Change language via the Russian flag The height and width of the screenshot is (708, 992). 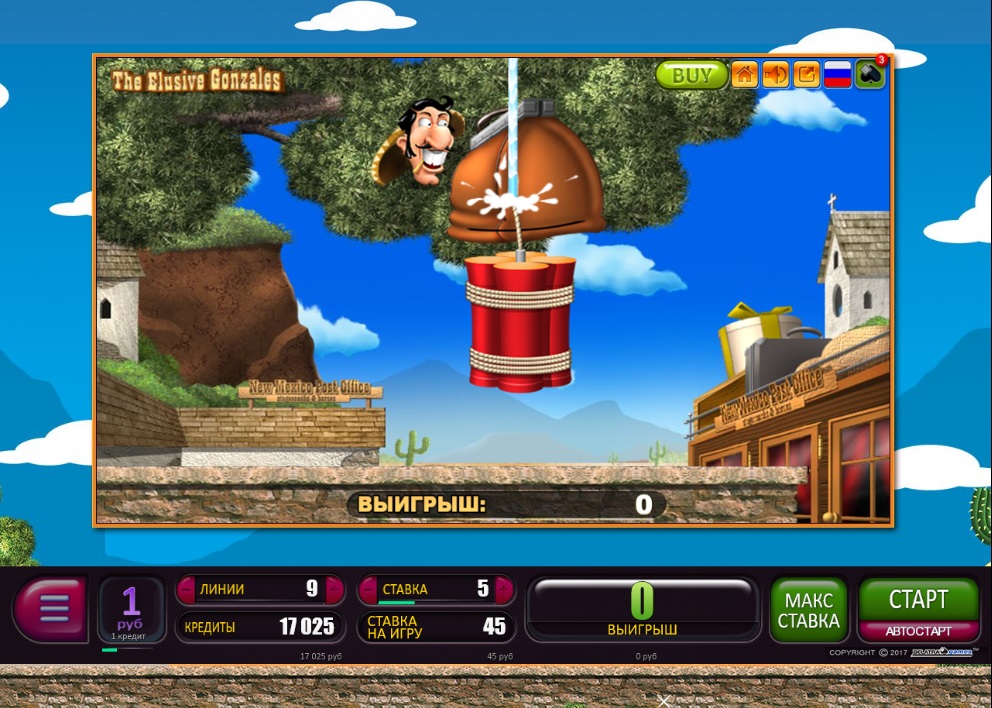(837, 75)
